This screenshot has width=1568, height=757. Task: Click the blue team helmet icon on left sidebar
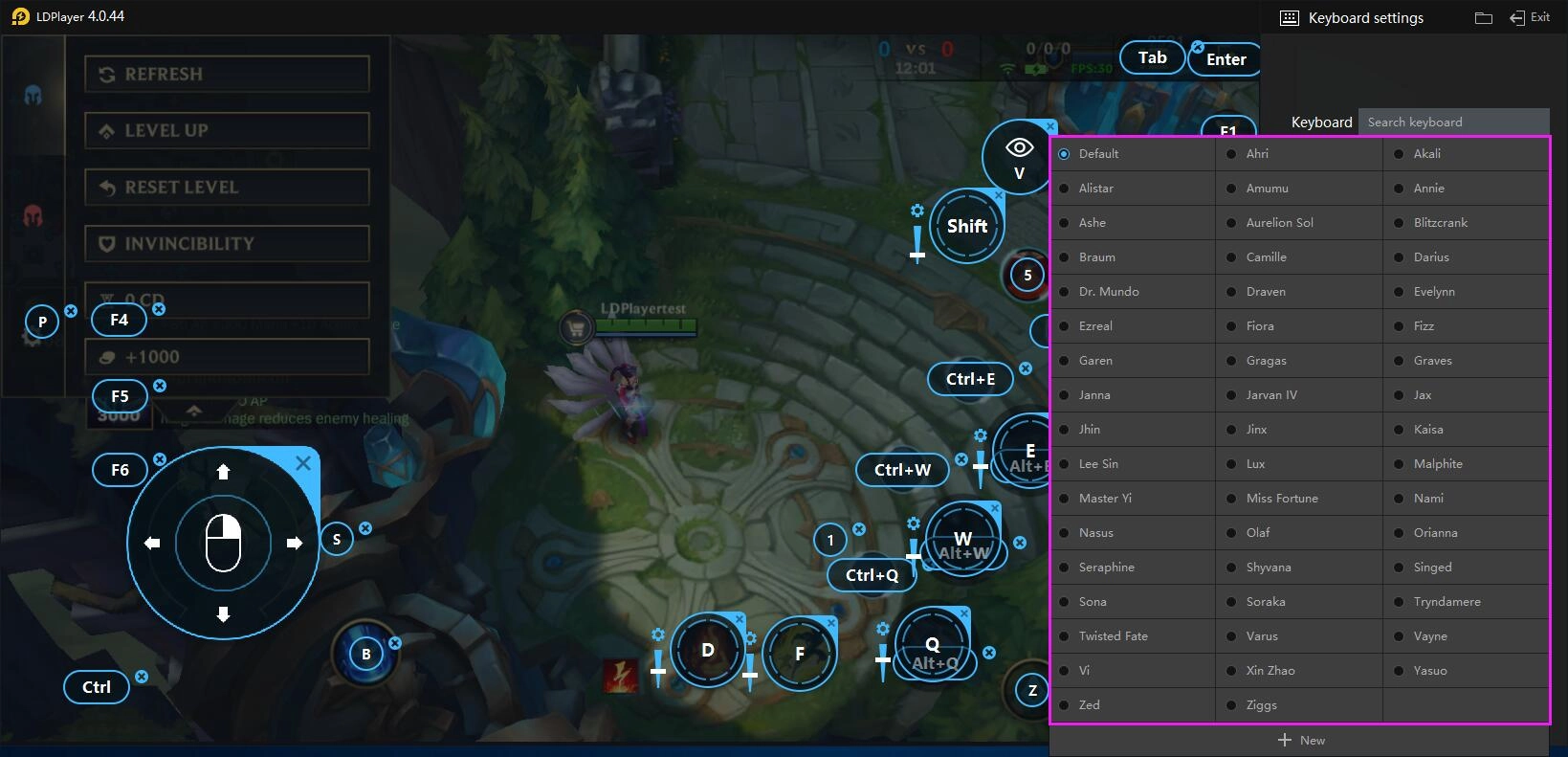(34, 96)
